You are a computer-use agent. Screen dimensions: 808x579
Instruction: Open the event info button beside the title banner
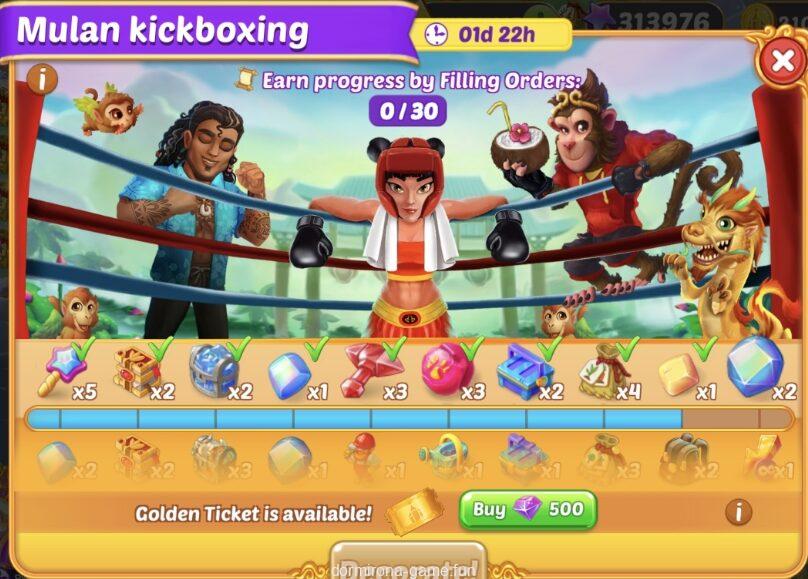tap(41, 79)
